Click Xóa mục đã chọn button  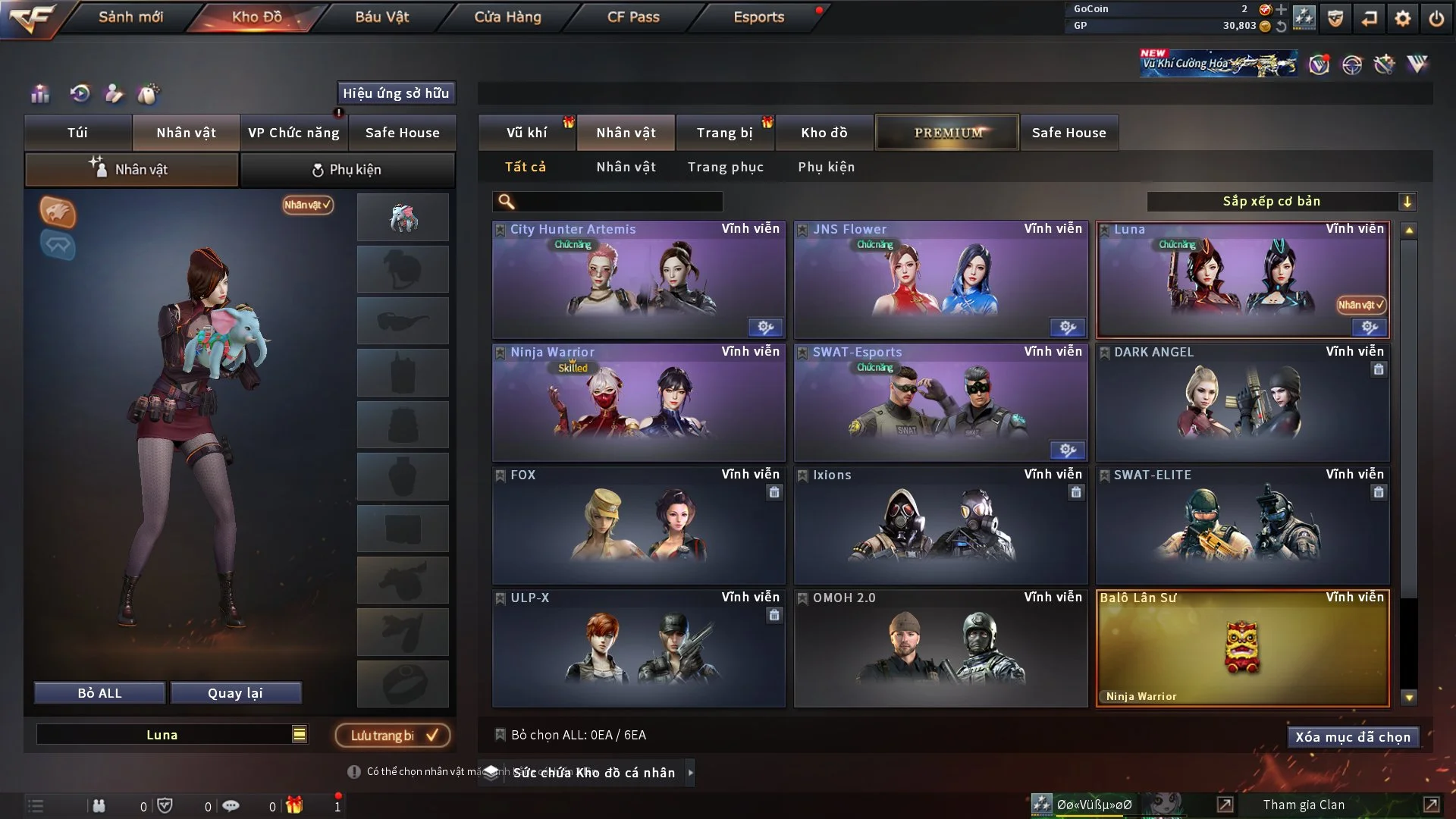[1353, 737]
